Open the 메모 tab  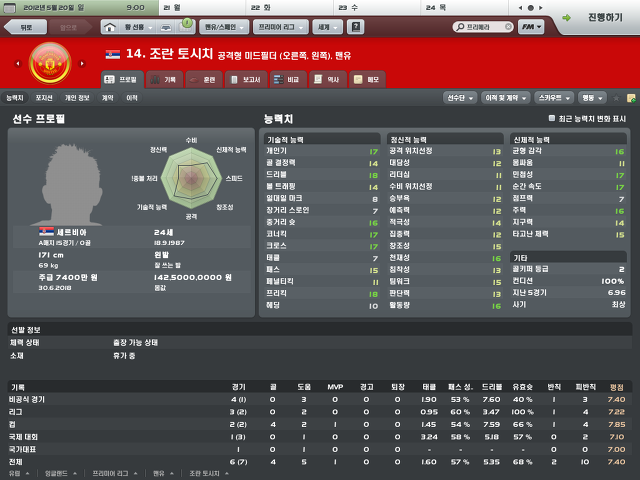coord(366,78)
